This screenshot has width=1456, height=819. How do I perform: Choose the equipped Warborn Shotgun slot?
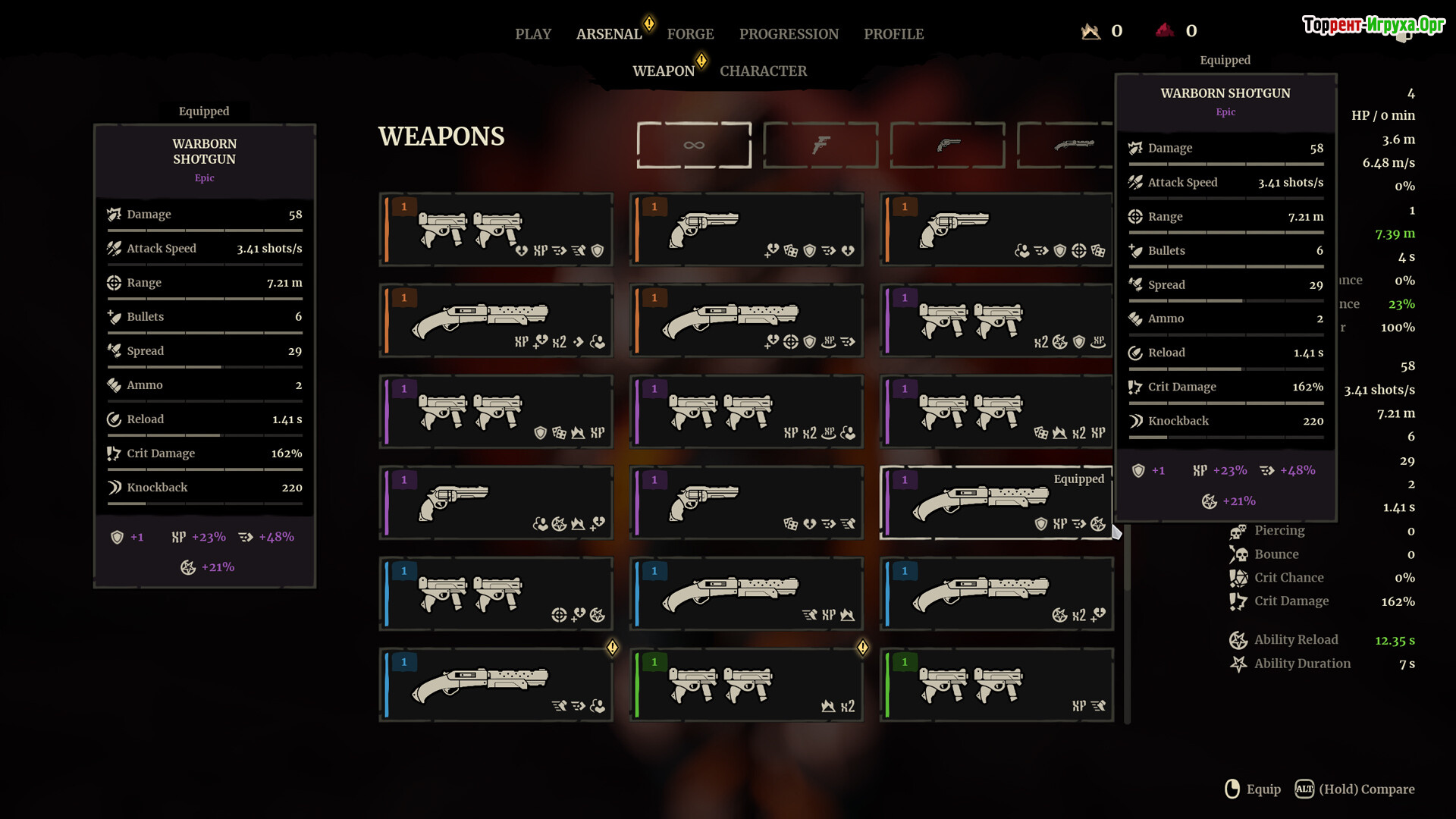[996, 502]
